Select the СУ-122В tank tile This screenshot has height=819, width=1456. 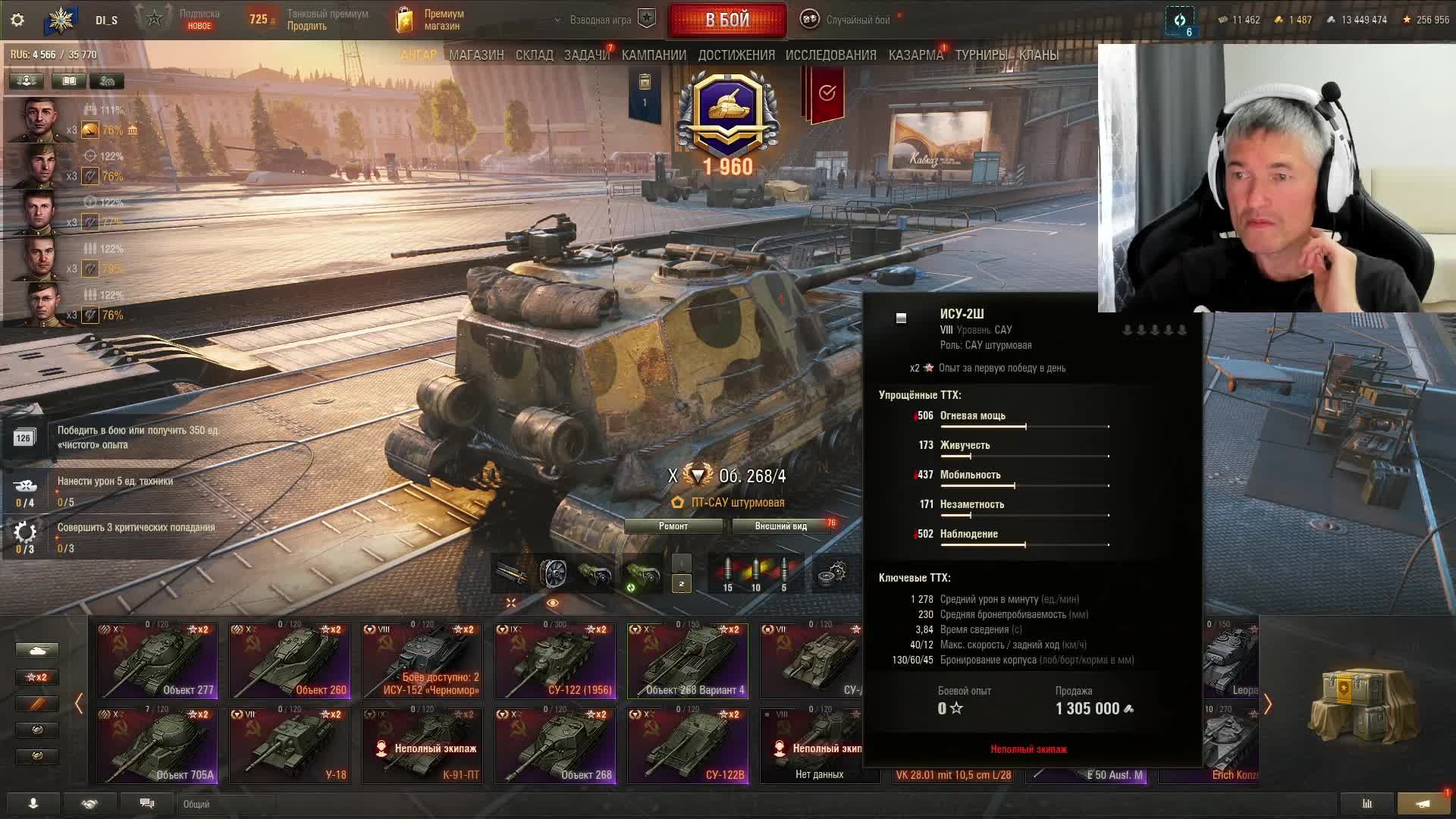click(688, 745)
